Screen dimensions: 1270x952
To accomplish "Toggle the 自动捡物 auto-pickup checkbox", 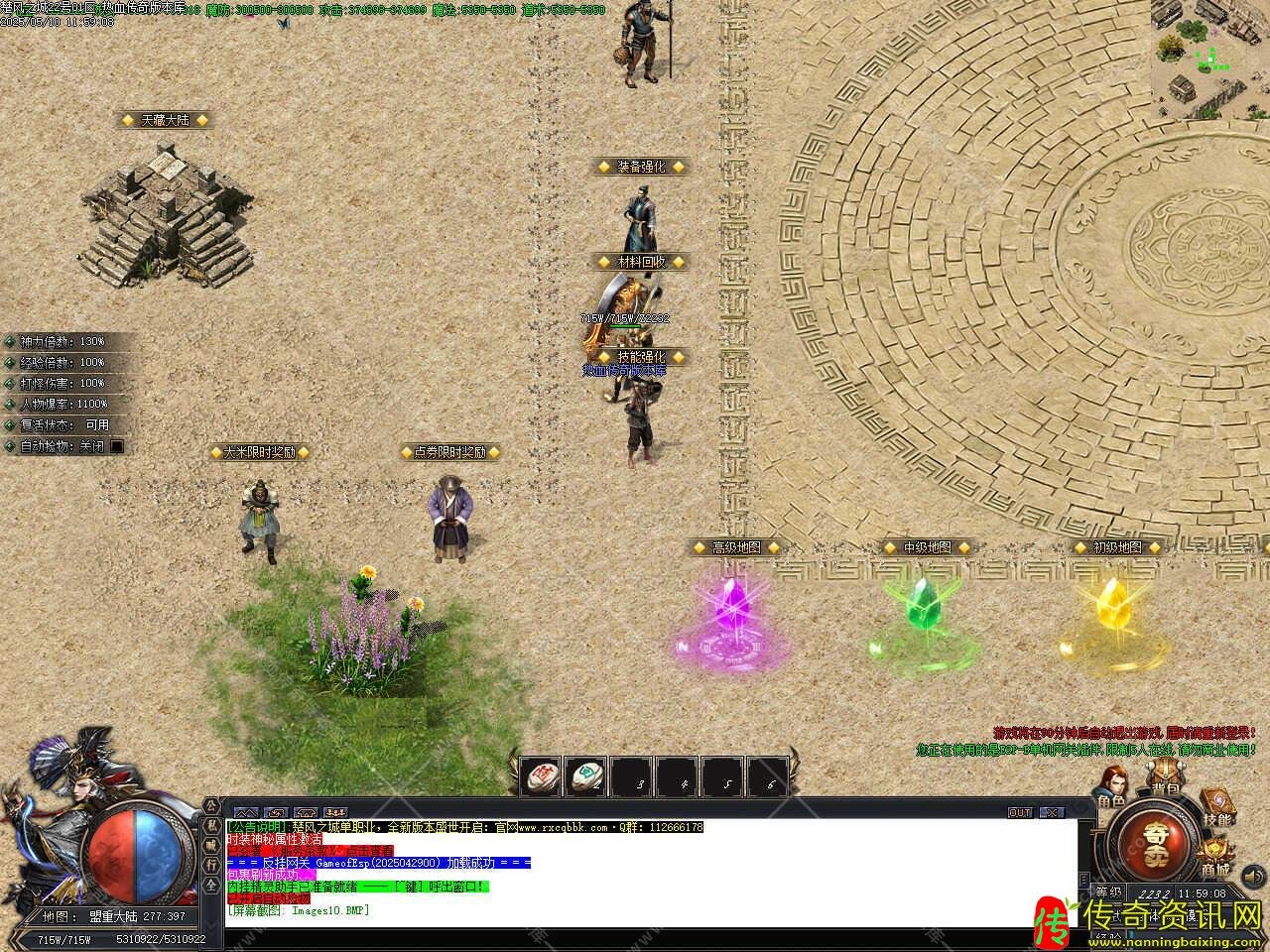I will (x=117, y=446).
